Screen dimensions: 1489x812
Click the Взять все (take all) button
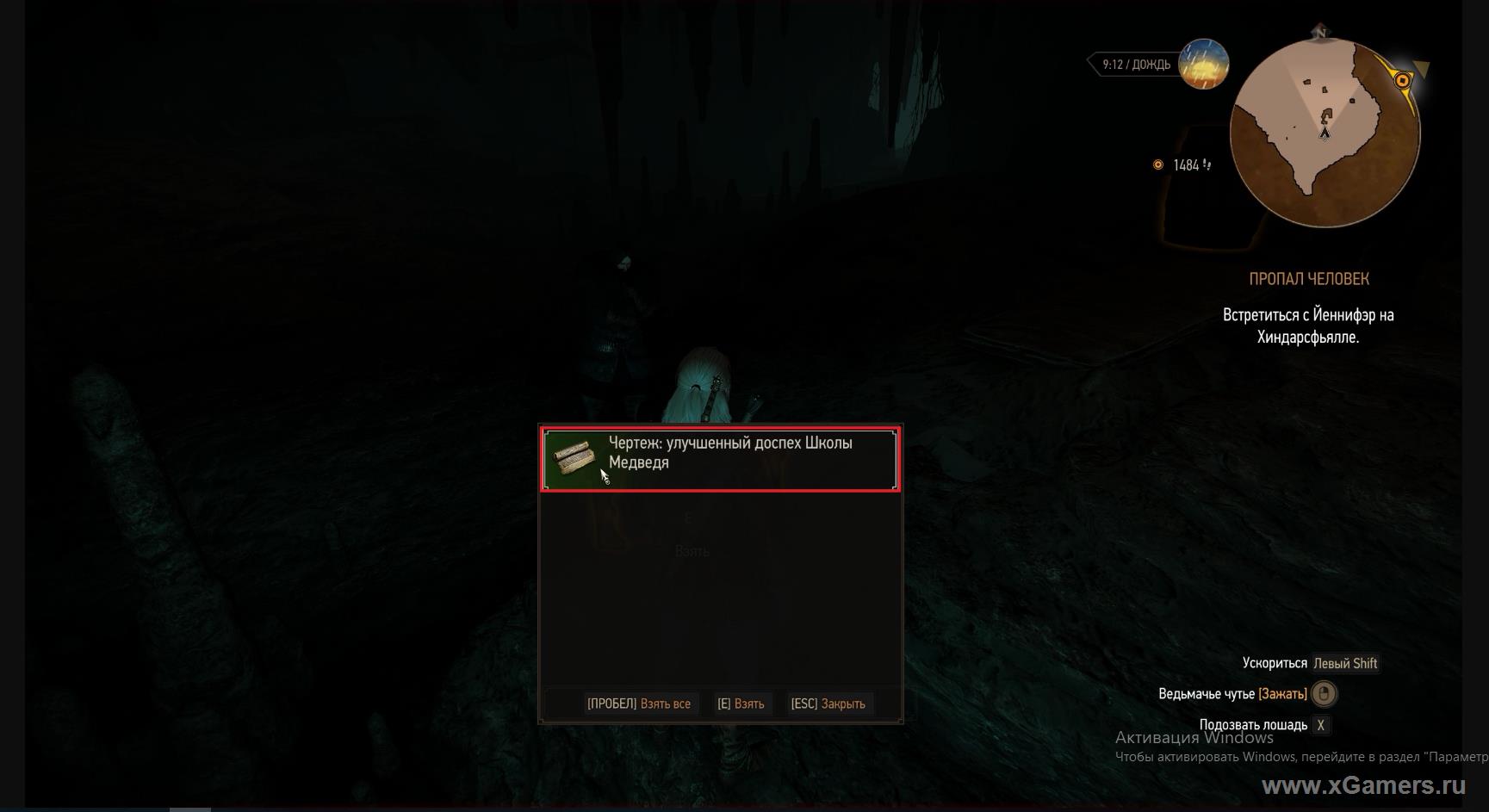pyautogui.click(x=639, y=704)
